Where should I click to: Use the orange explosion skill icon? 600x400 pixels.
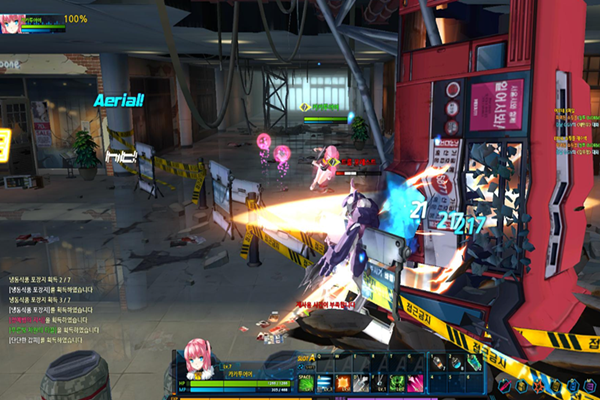(x=343, y=383)
